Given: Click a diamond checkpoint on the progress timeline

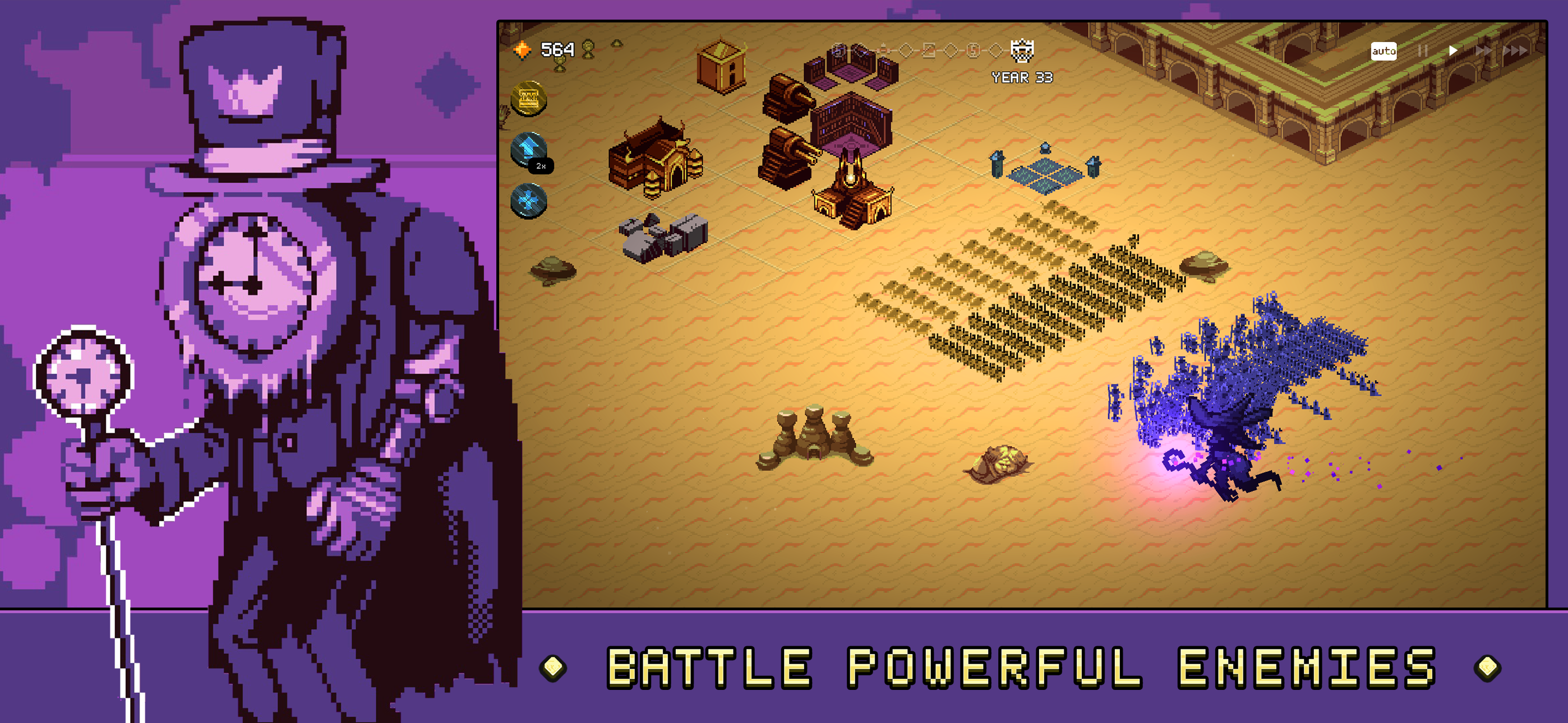Looking at the screenshot, I should [x=907, y=52].
